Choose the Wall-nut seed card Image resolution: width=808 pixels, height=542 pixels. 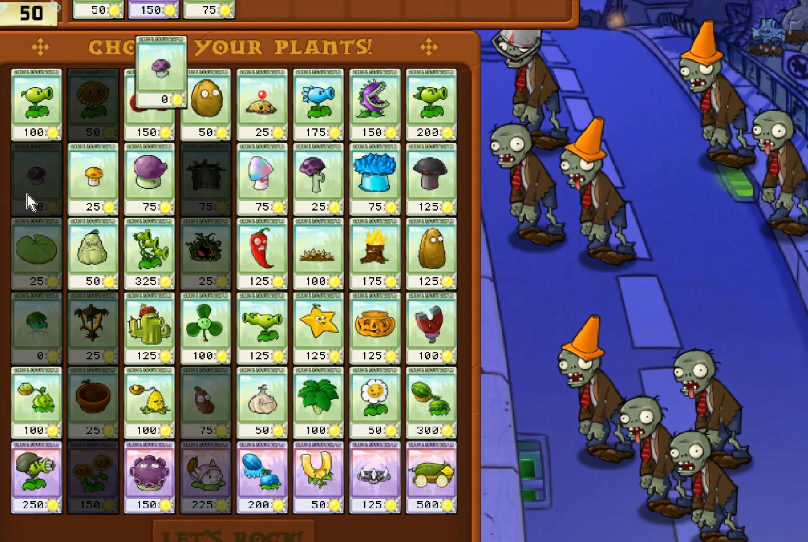tap(207, 103)
